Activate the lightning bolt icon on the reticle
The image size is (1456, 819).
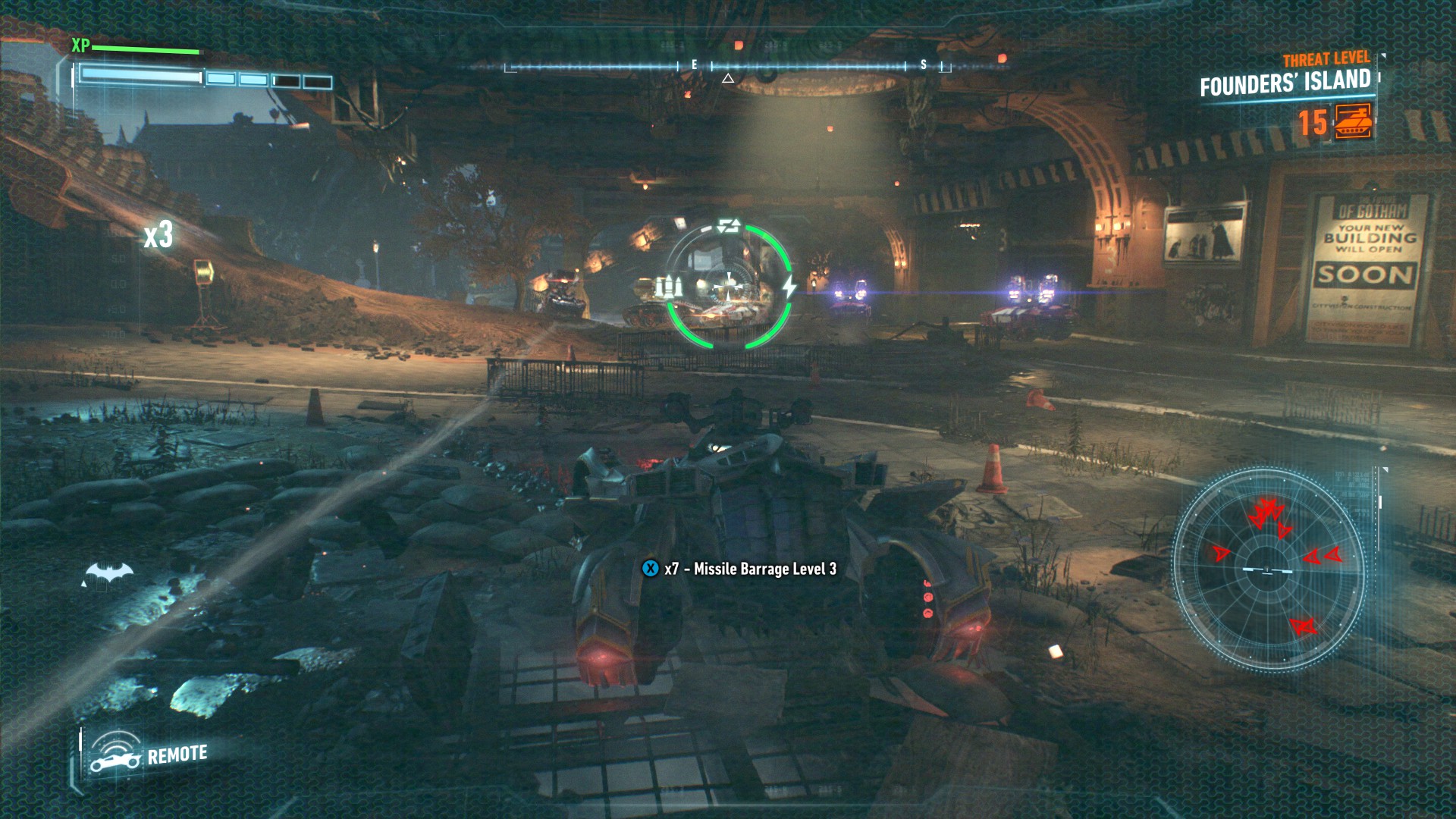789,287
